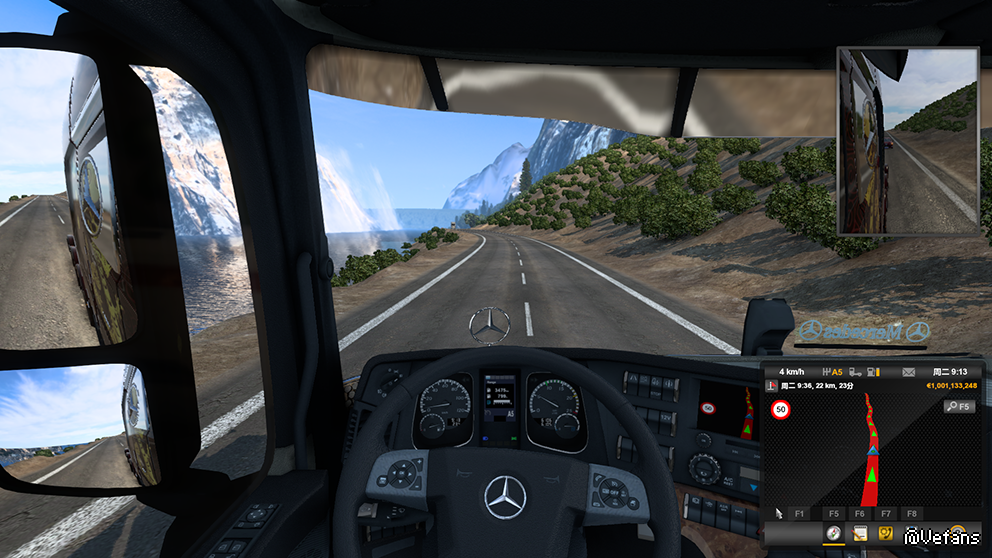Image resolution: width=992 pixels, height=558 pixels.
Task: Click the magnifier zoom button on GPS
Action: point(958,407)
